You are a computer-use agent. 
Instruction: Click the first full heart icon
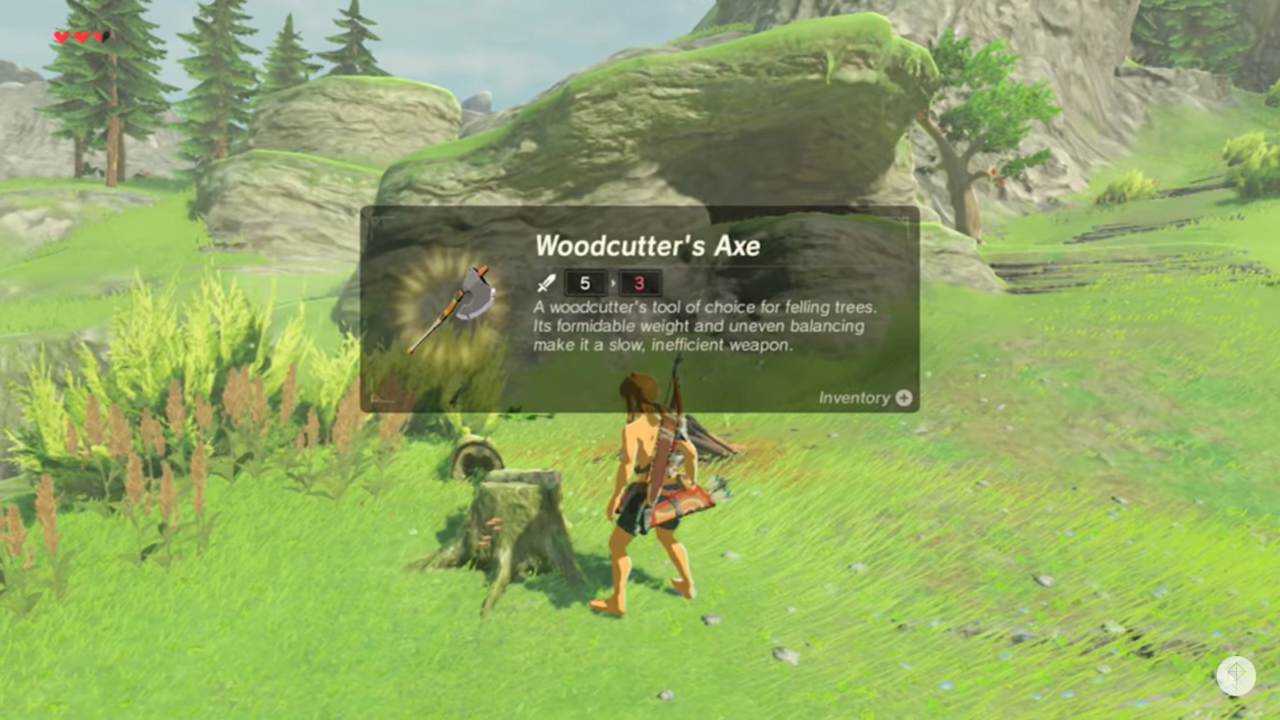click(x=58, y=37)
